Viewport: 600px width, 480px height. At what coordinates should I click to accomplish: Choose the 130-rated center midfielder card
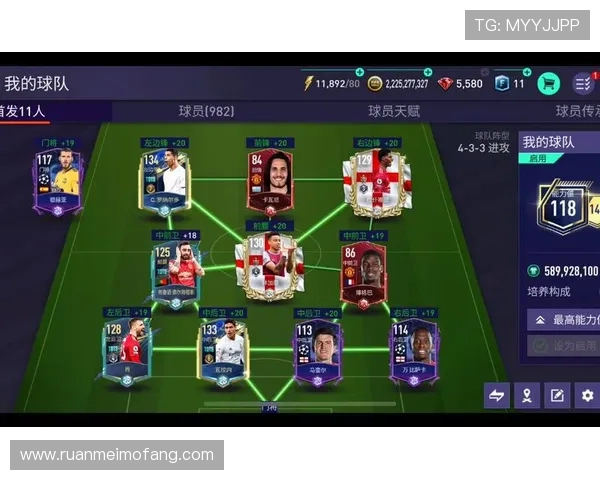pos(269,267)
